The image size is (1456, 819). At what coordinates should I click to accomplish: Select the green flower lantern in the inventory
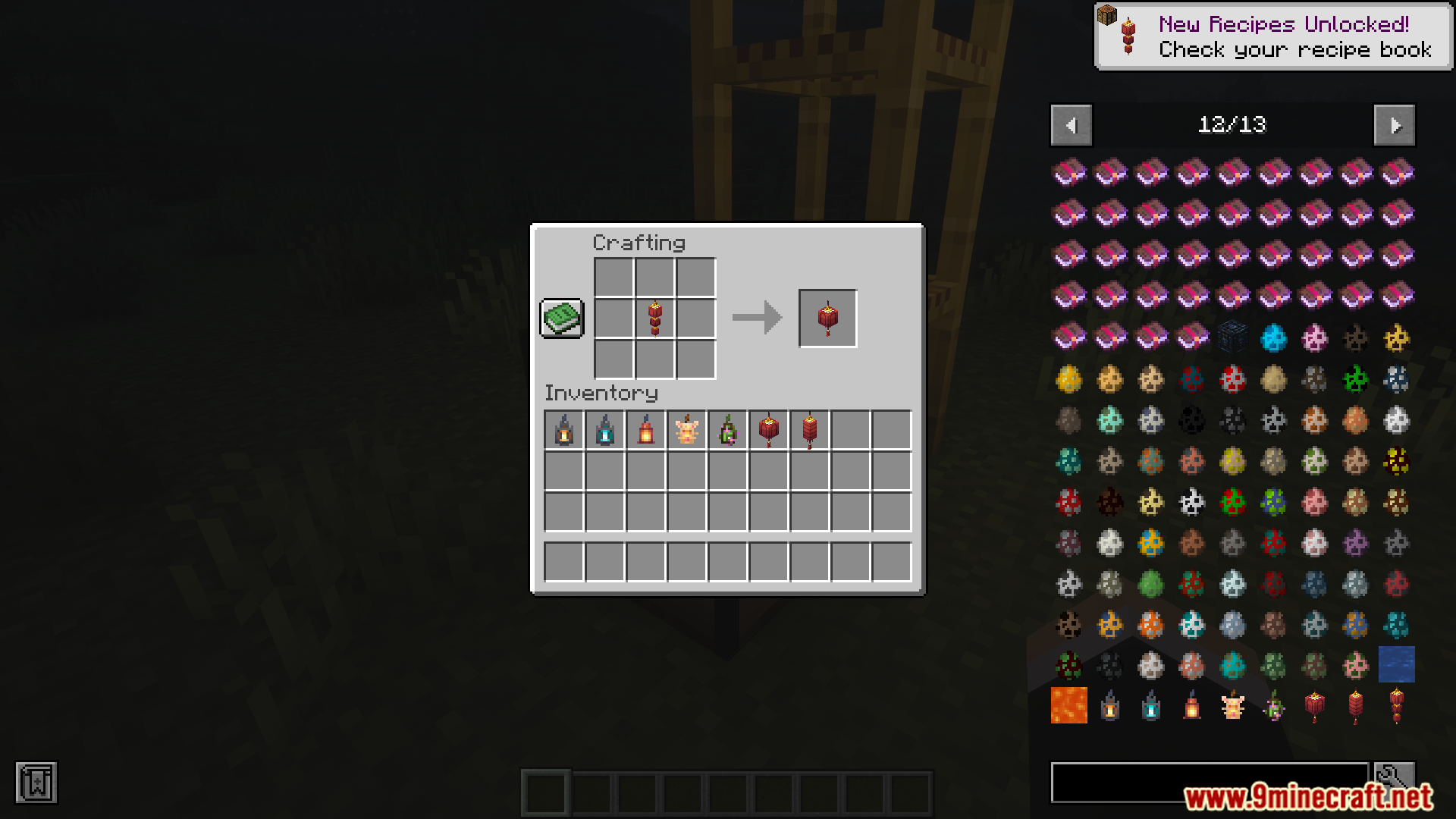pos(728,430)
